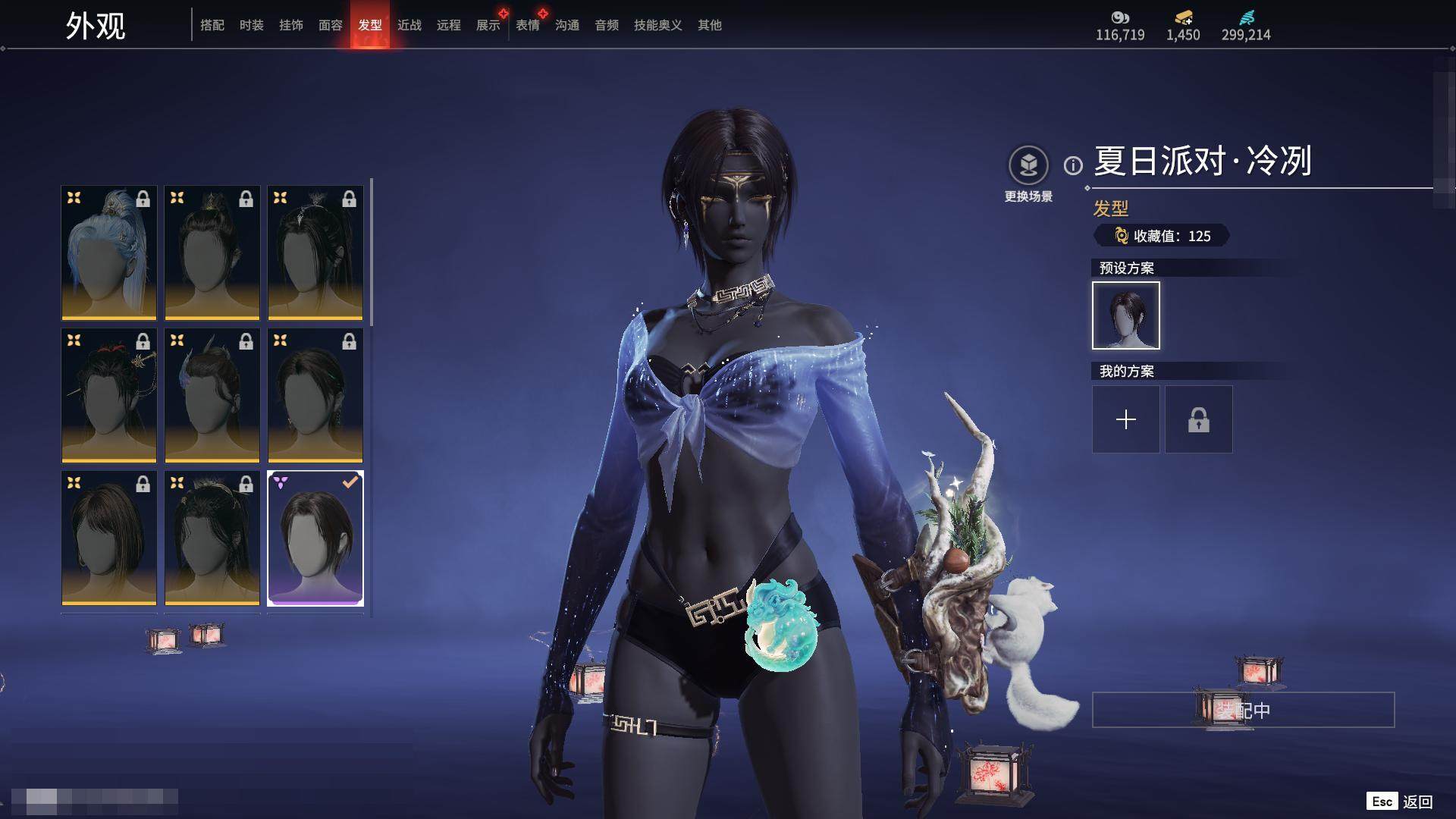Go to the 技能奥义 tab
The width and height of the screenshot is (1456, 819).
coord(658,25)
